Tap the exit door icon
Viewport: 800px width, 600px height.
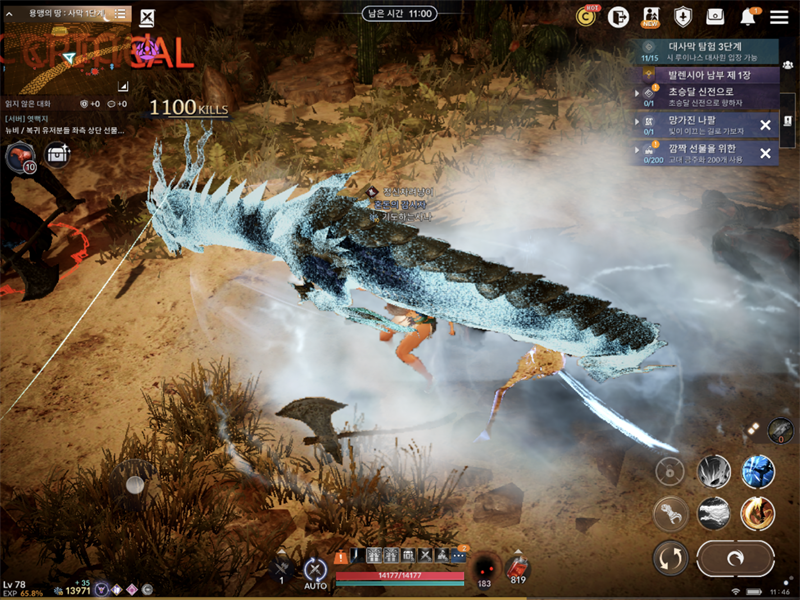618,16
